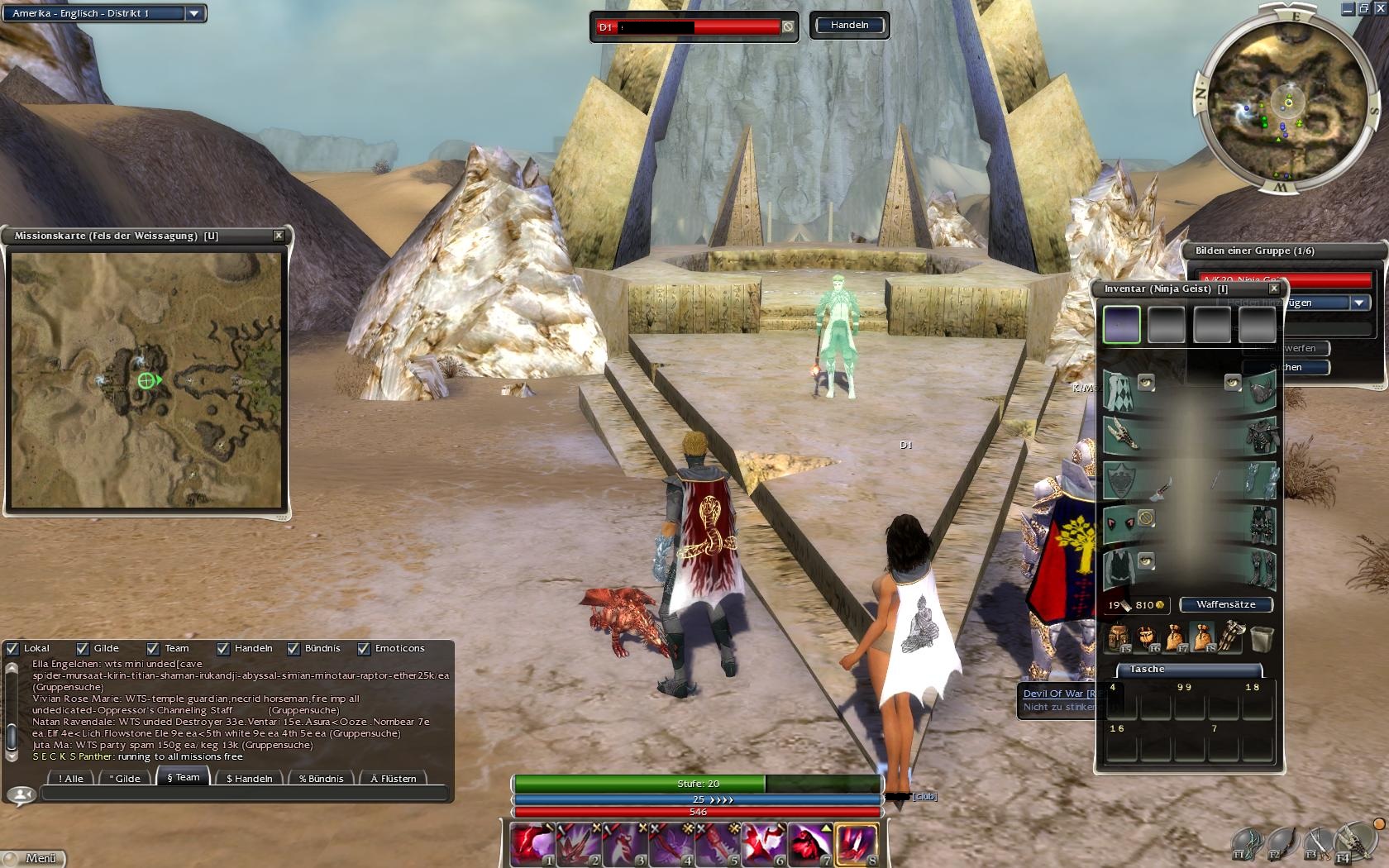Toggle the Emoticons chat filter checkbox
This screenshot has width=1389, height=868.
(x=364, y=649)
